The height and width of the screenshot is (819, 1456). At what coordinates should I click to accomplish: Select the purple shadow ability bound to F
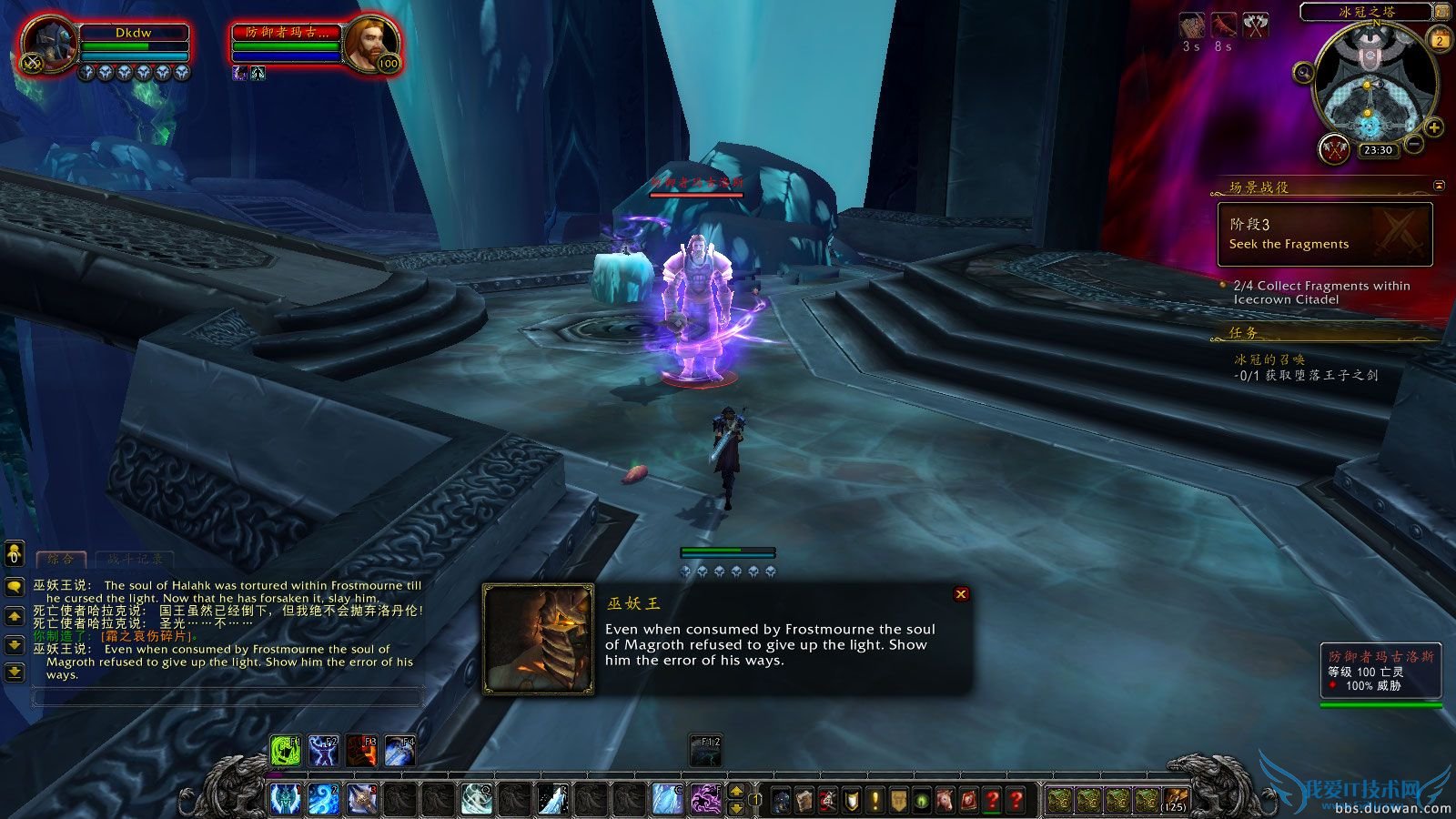click(x=706, y=797)
